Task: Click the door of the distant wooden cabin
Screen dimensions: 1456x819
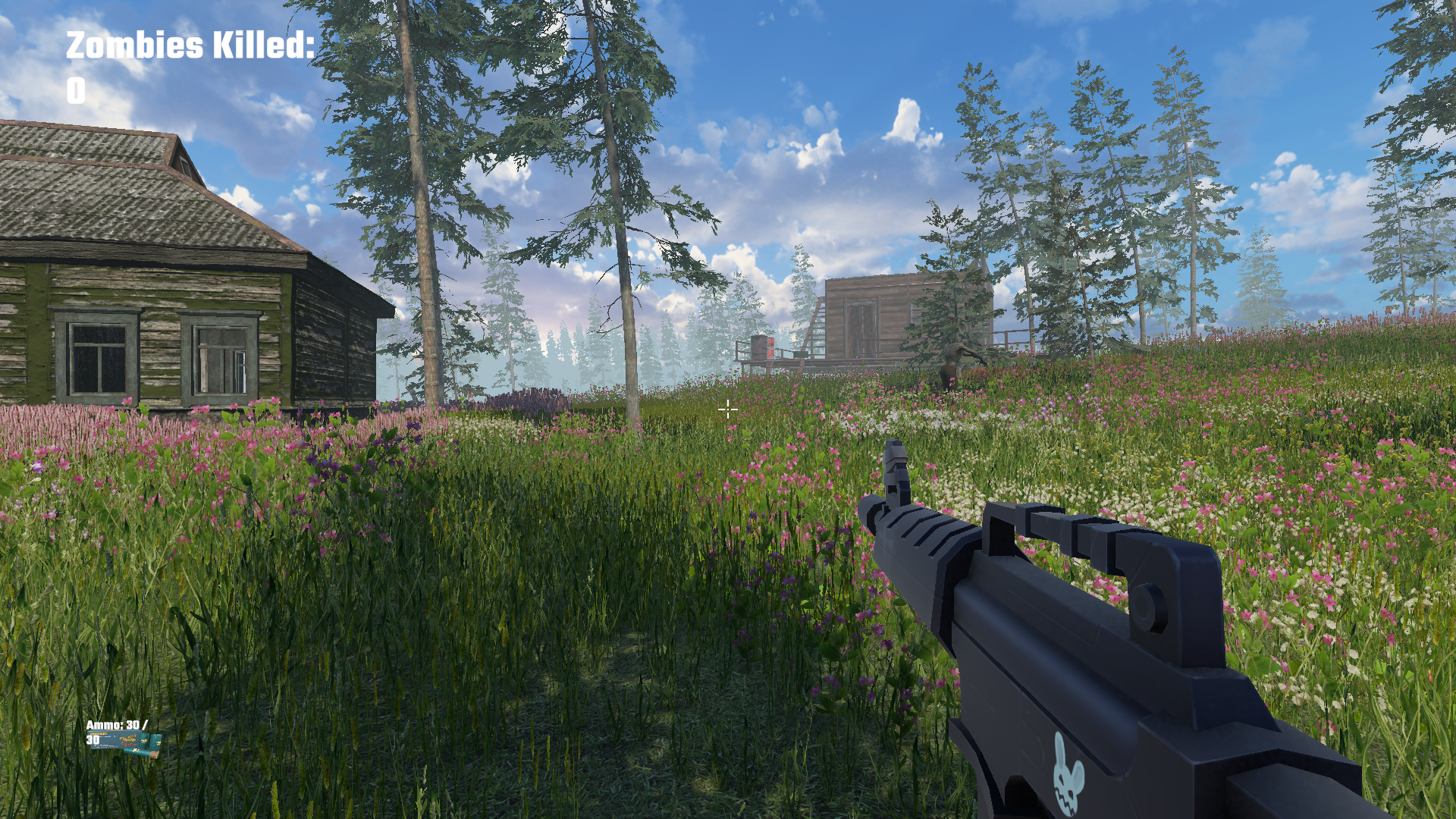Action: click(x=861, y=326)
